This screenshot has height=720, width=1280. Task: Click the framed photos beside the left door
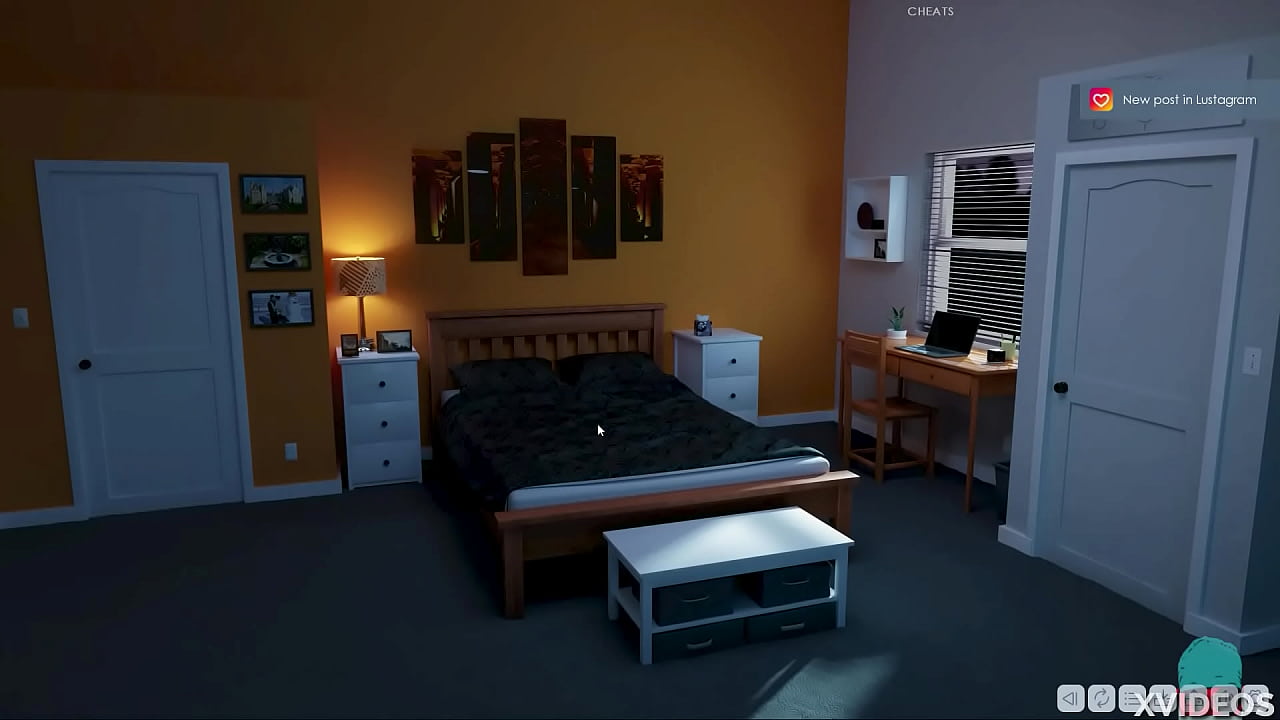click(x=277, y=250)
